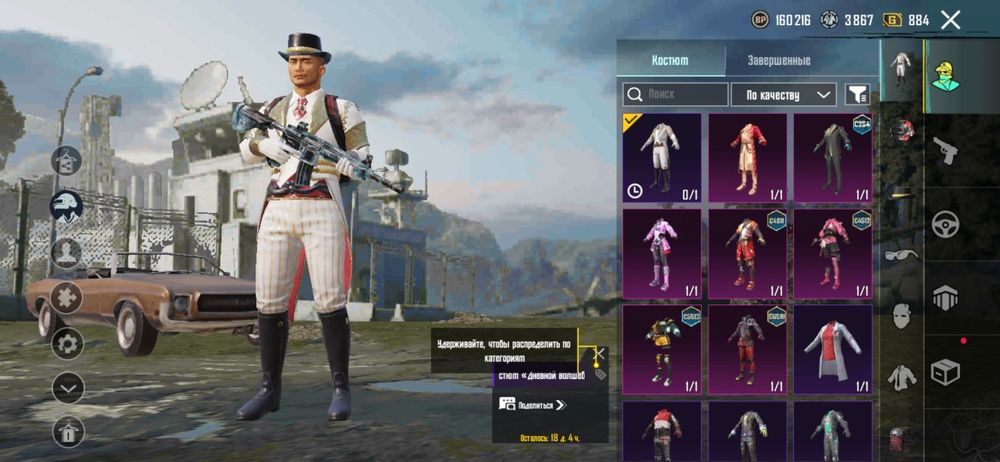Click the Поиск search field
1000x462 pixels.
click(675, 94)
